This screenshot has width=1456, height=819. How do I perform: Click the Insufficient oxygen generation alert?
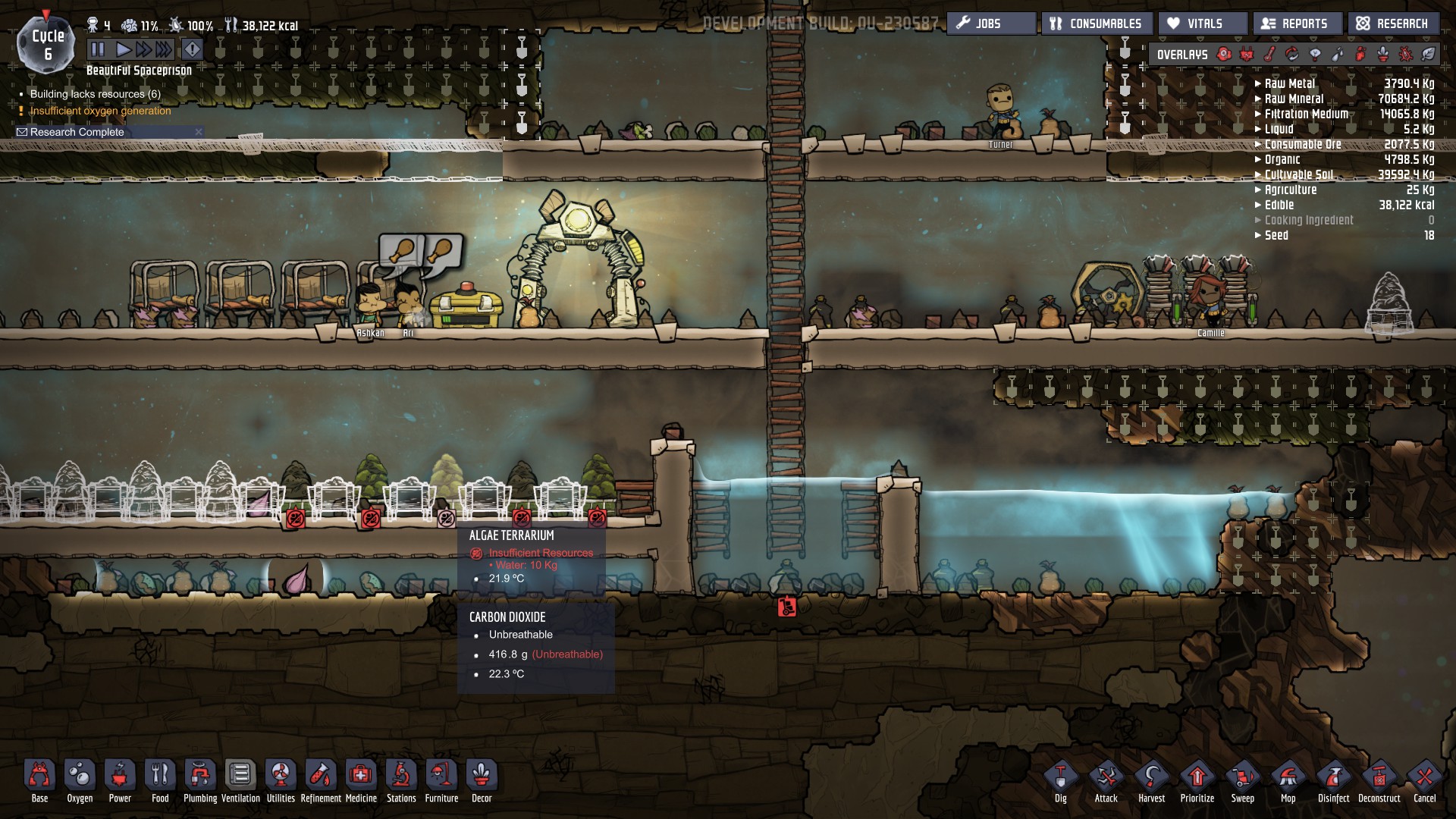pos(100,111)
